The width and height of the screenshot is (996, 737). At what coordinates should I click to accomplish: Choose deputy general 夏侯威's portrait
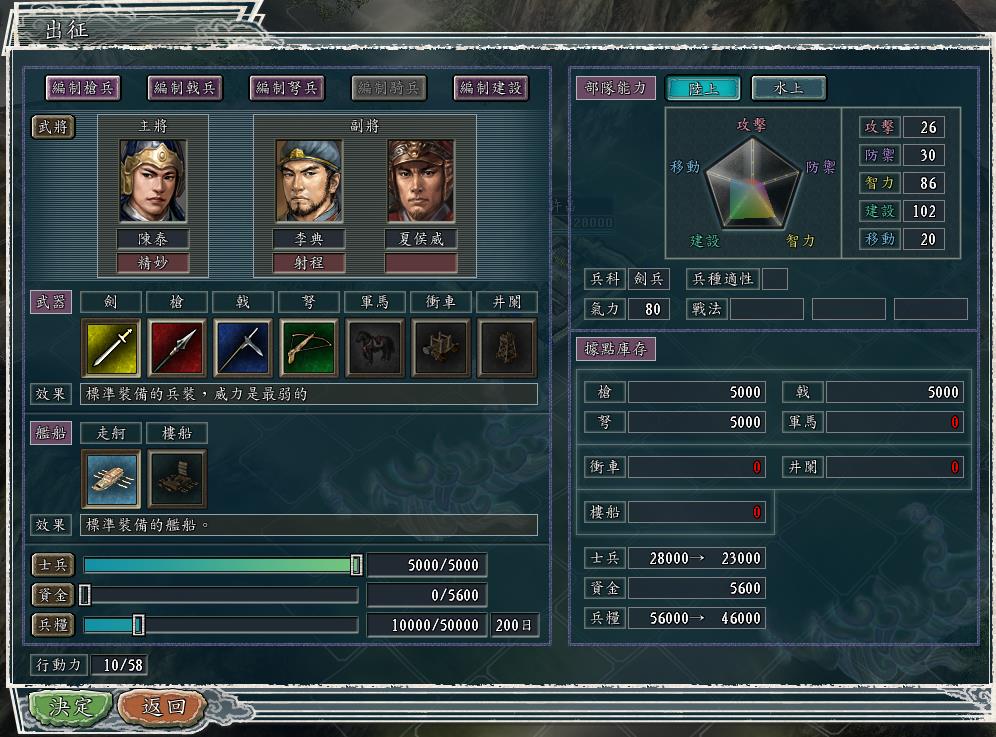tap(421, 181)
